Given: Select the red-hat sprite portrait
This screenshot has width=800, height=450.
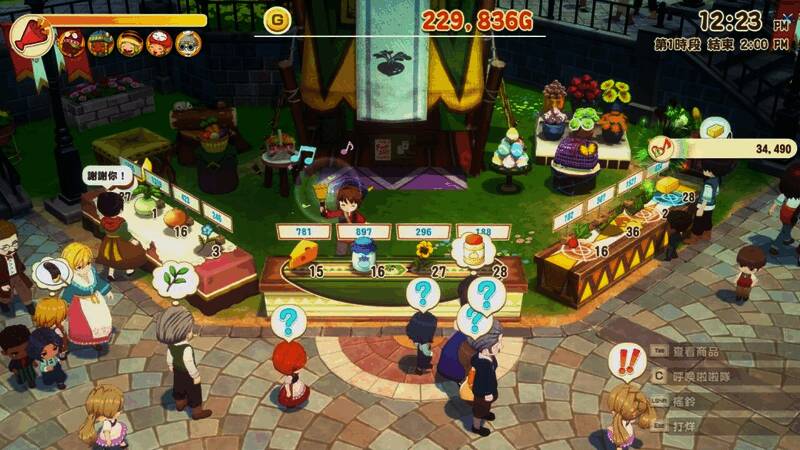Looking at the screenshot, I should pos(71,43).
